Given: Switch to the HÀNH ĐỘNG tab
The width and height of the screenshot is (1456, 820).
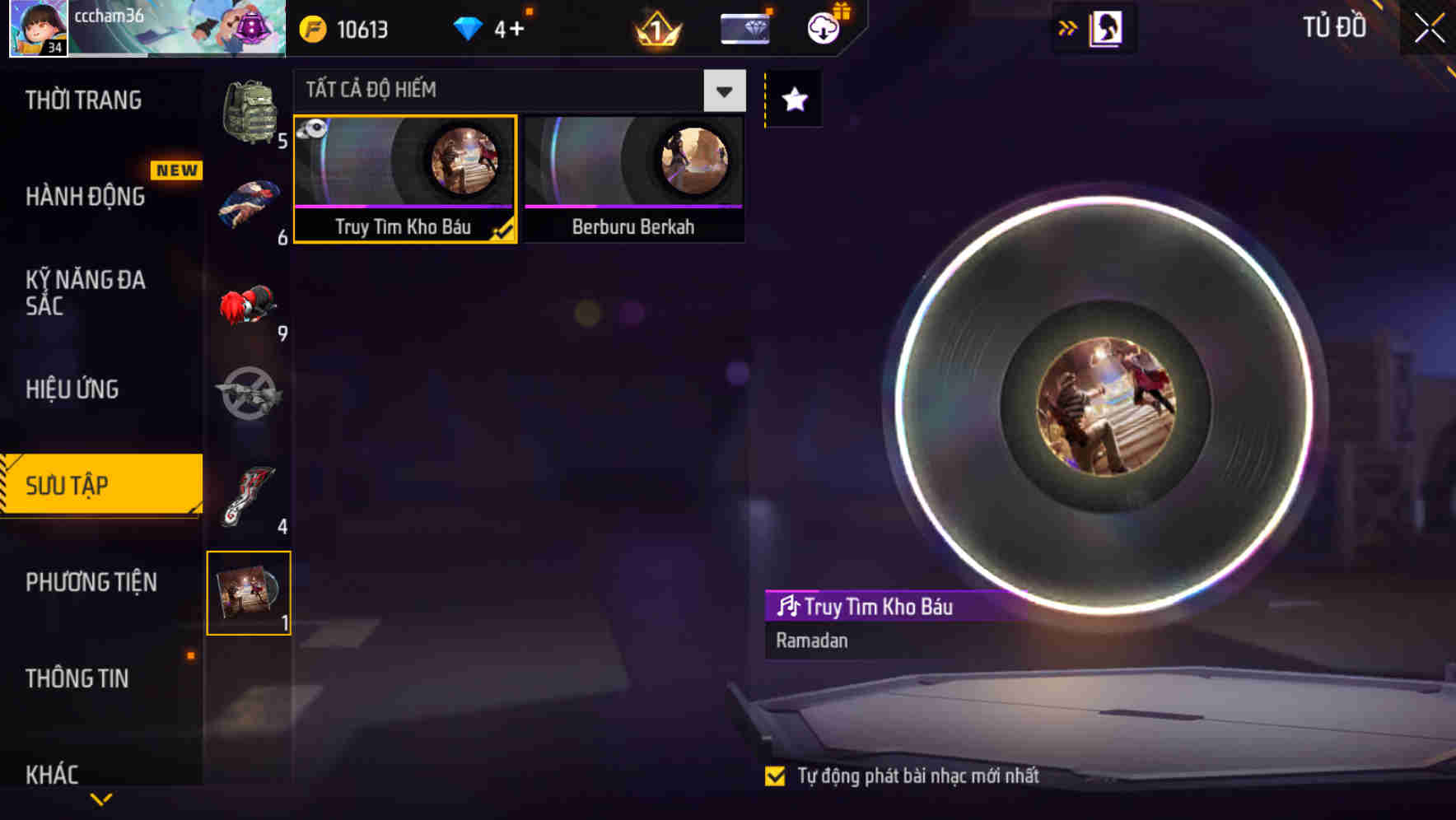Looking at the screenshot, I should click(86, 197).
